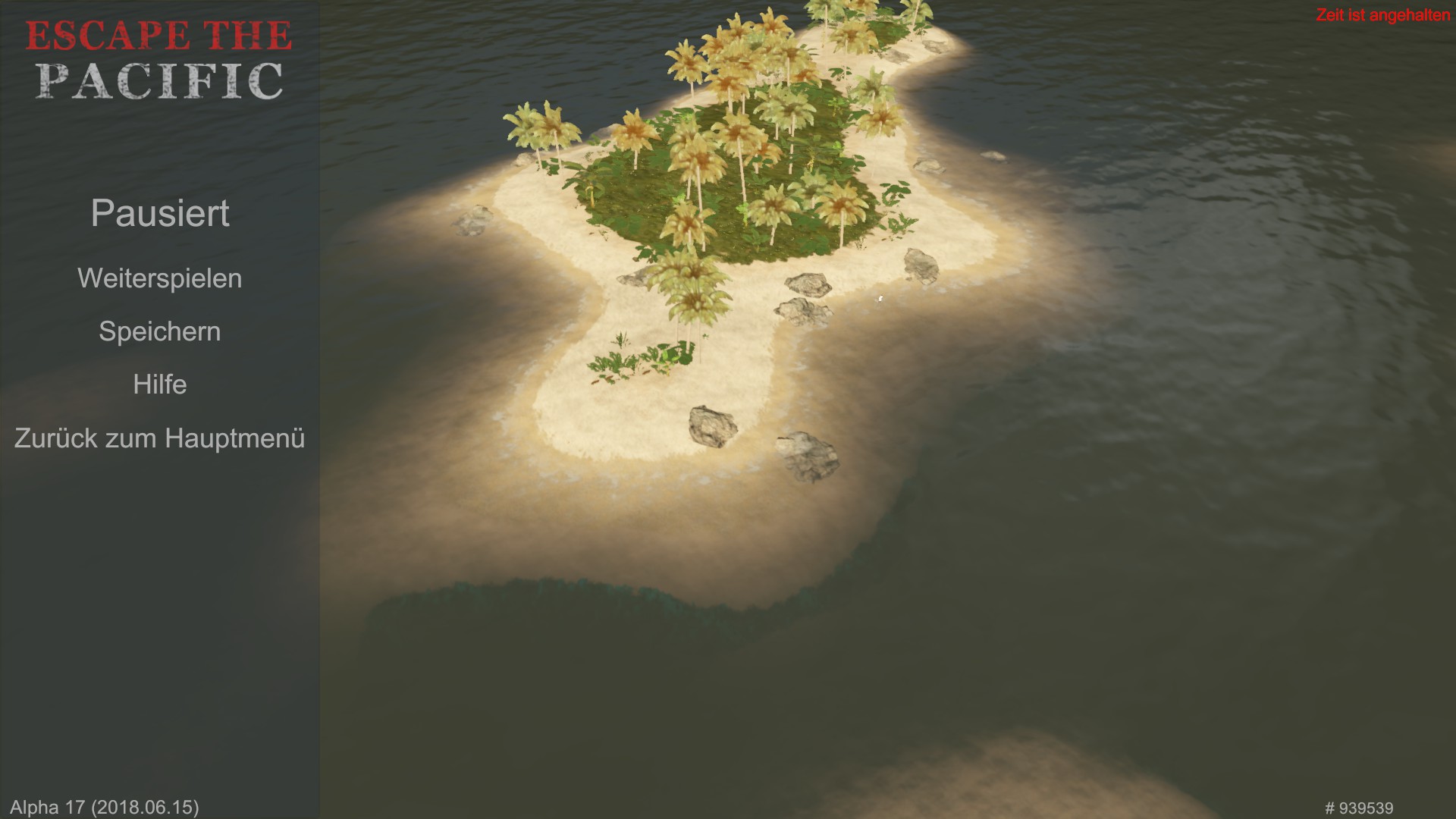The image size is (1456, 819).
Task: Select Speichern to save the game
Action: coord(159,331)
